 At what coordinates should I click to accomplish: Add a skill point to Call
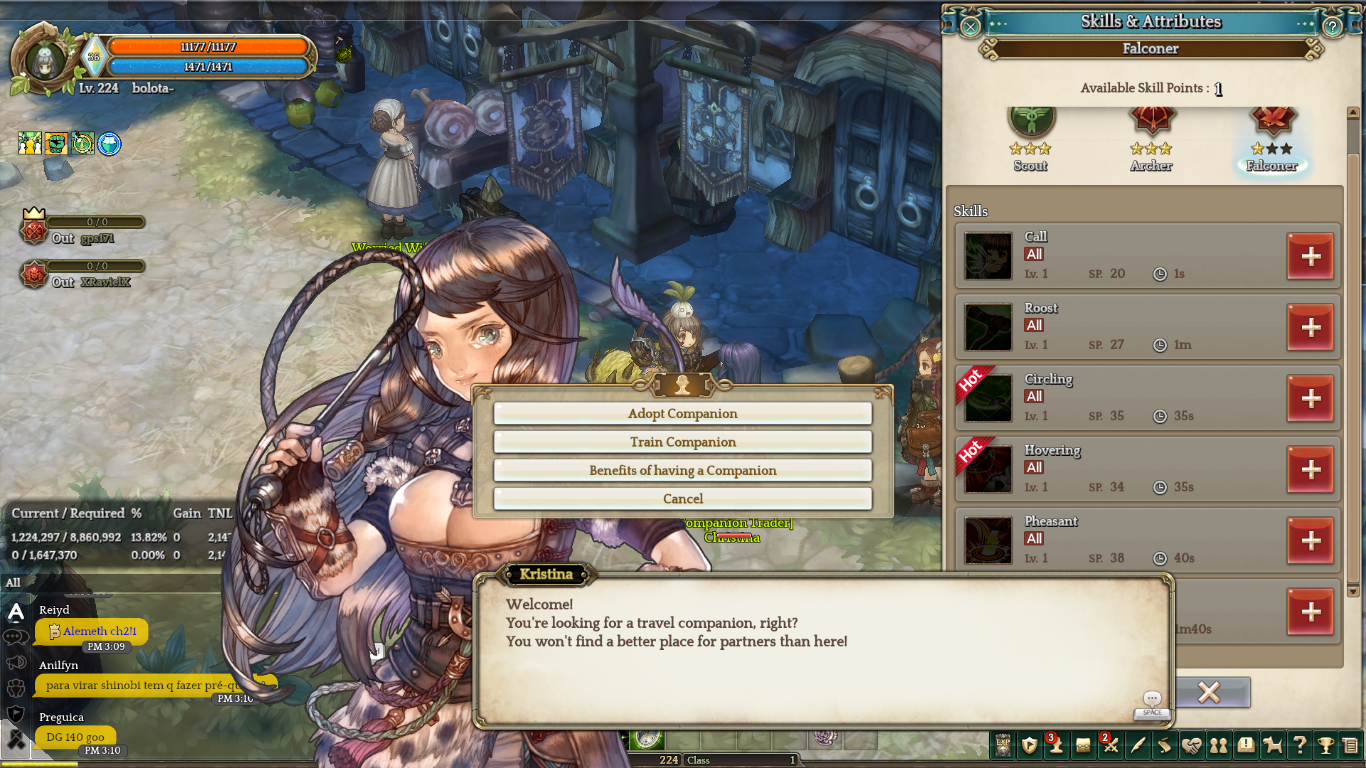[1310, 257]
